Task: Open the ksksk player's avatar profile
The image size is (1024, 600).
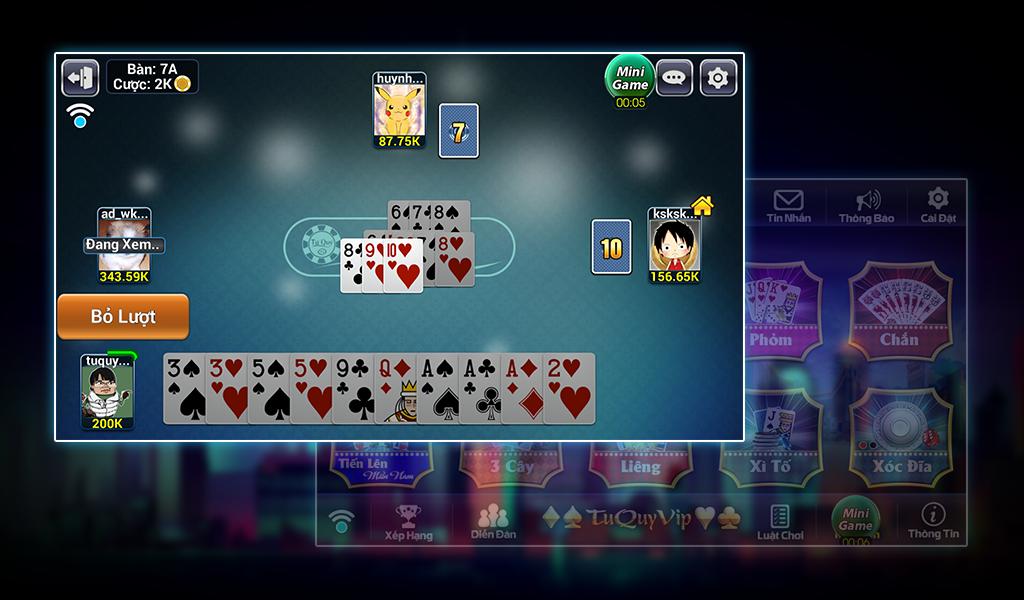Action: coord(674,245)
